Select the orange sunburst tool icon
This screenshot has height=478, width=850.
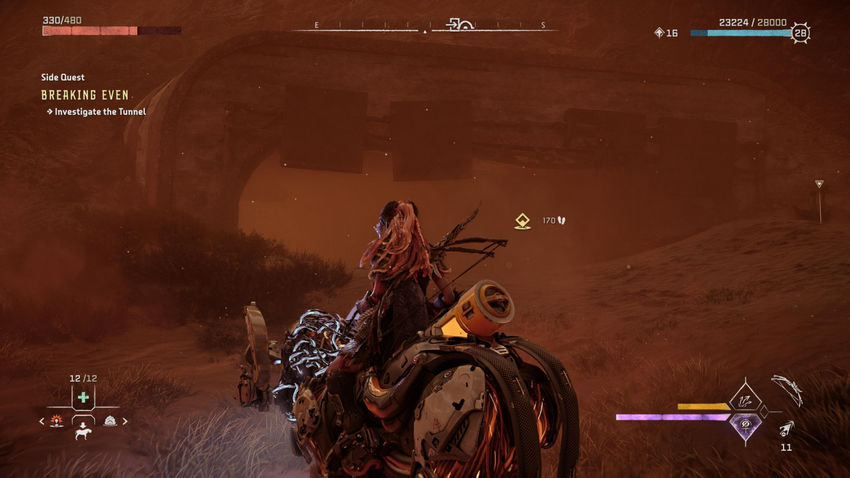56,421
